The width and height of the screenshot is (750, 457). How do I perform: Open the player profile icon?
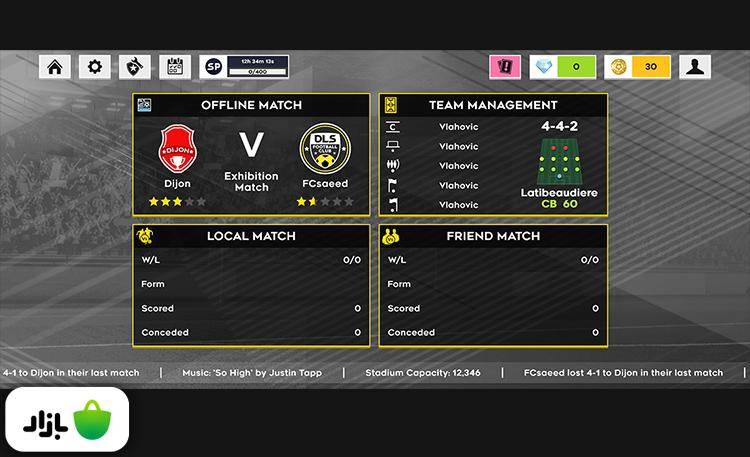pyautogui.click(x=695, y=67)
